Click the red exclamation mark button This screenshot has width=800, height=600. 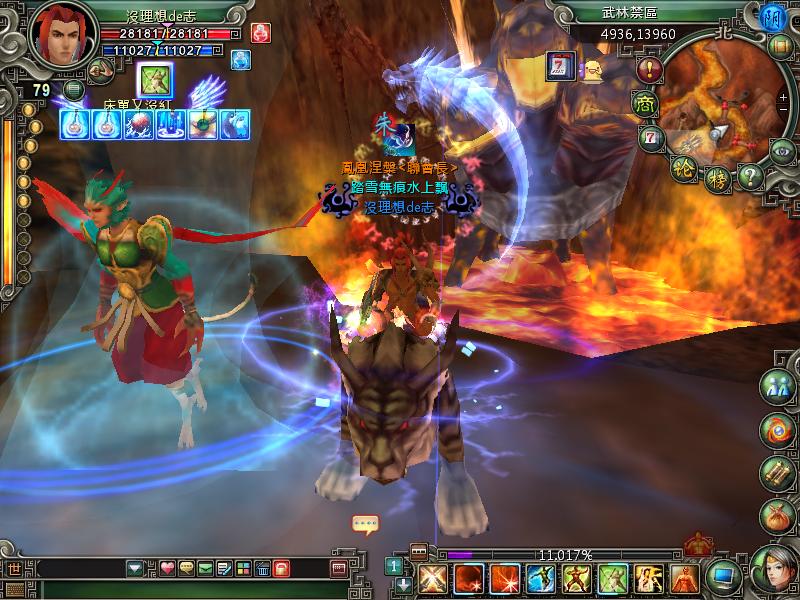click(650, 70)
